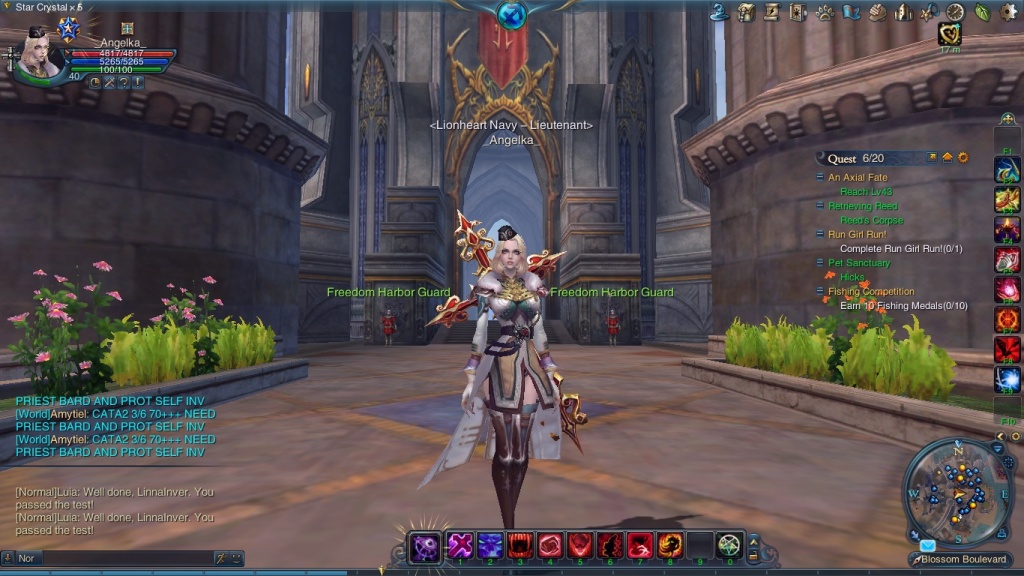The image size is (1024, 576).
Task: Activate the purple cross skill in slot 1
Action: pos(460,546)
